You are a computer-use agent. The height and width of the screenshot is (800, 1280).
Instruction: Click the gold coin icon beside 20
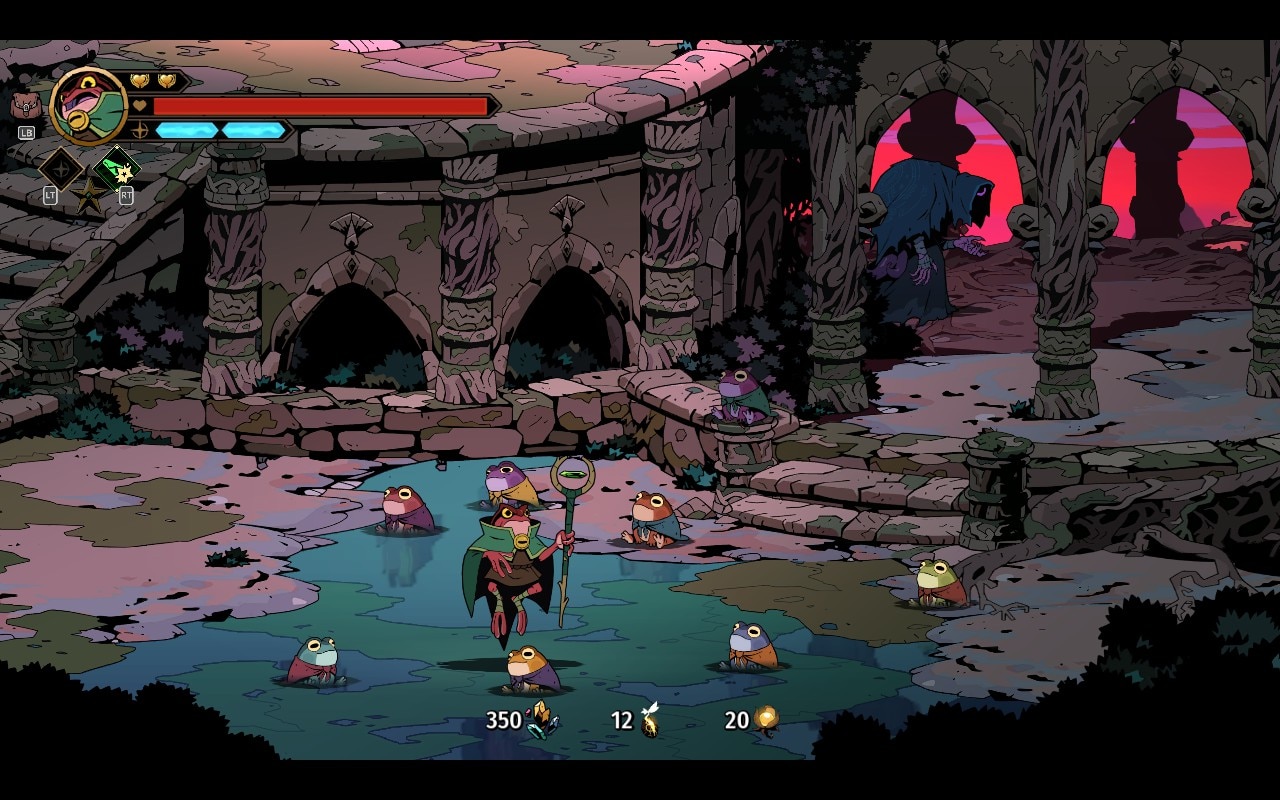pyautogui.click(x=767, y=719)
